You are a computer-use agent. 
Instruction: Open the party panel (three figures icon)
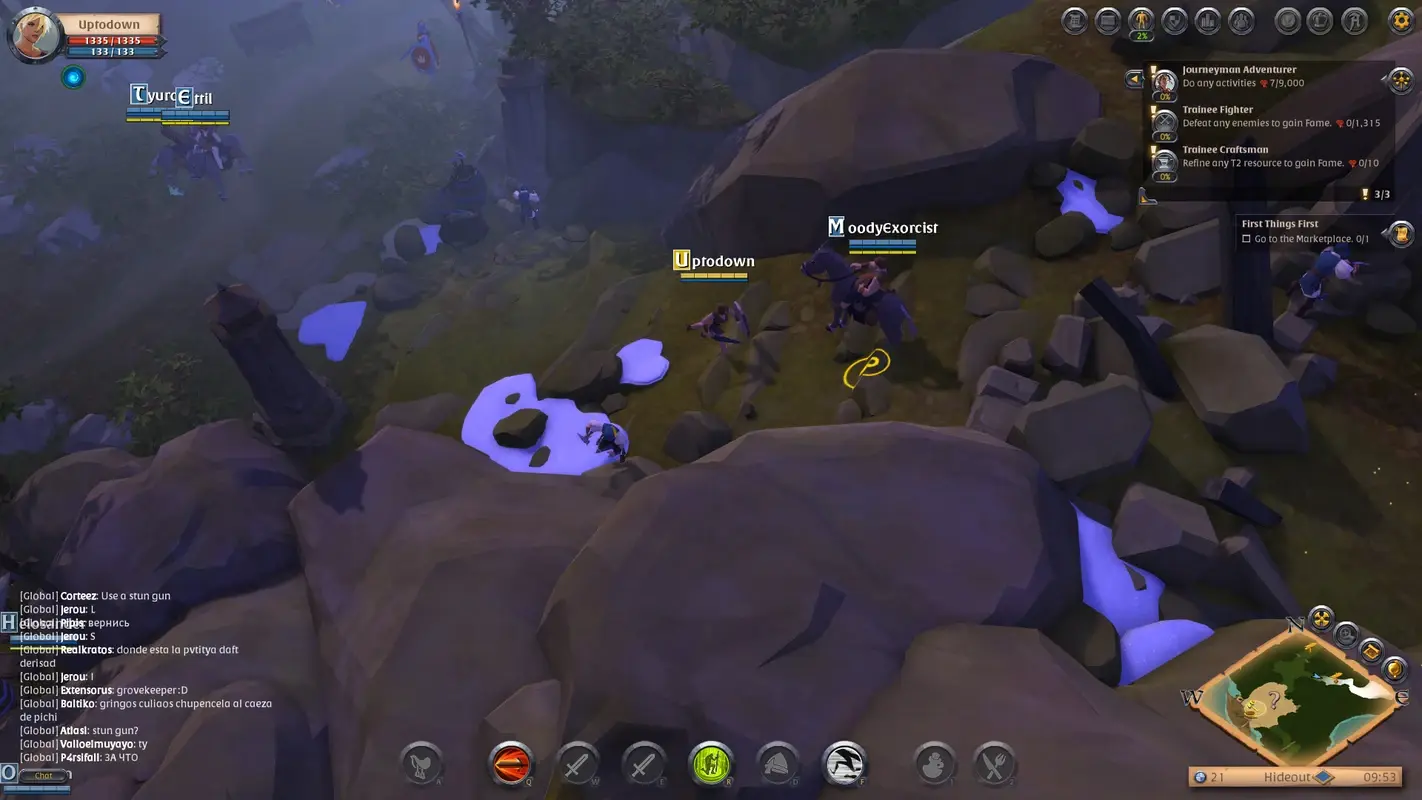(x=1241, y=20)
